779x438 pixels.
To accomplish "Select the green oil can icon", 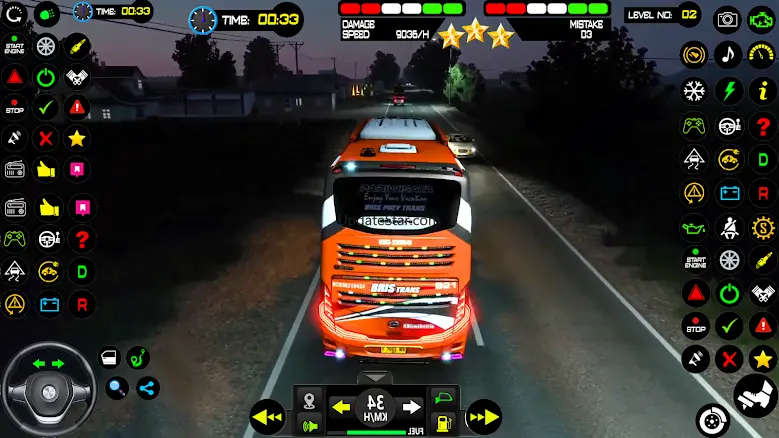I will (x=694, y=226).
